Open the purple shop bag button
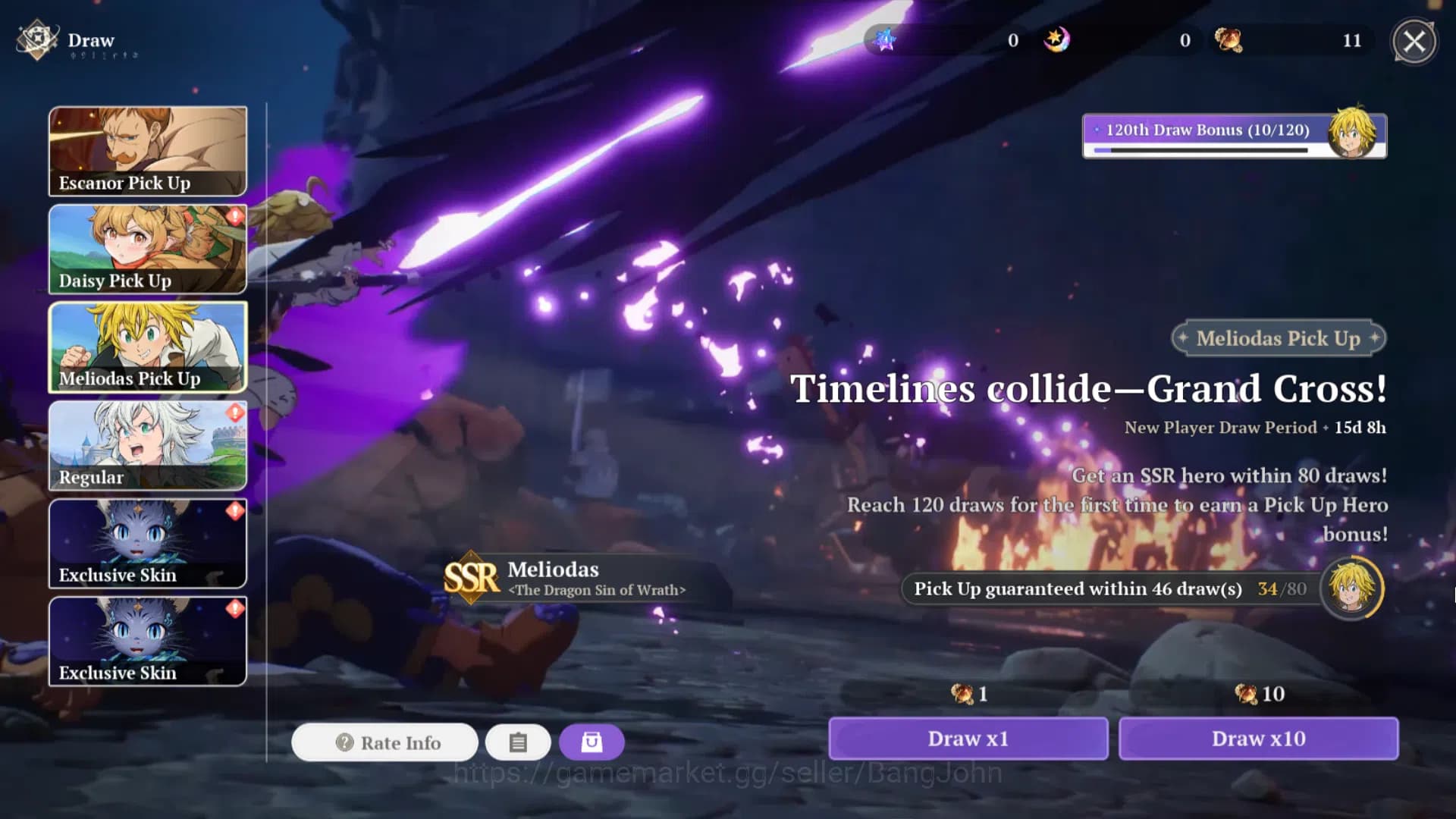The width and height of the screenshot is (1456, 819). coord(591,742)
